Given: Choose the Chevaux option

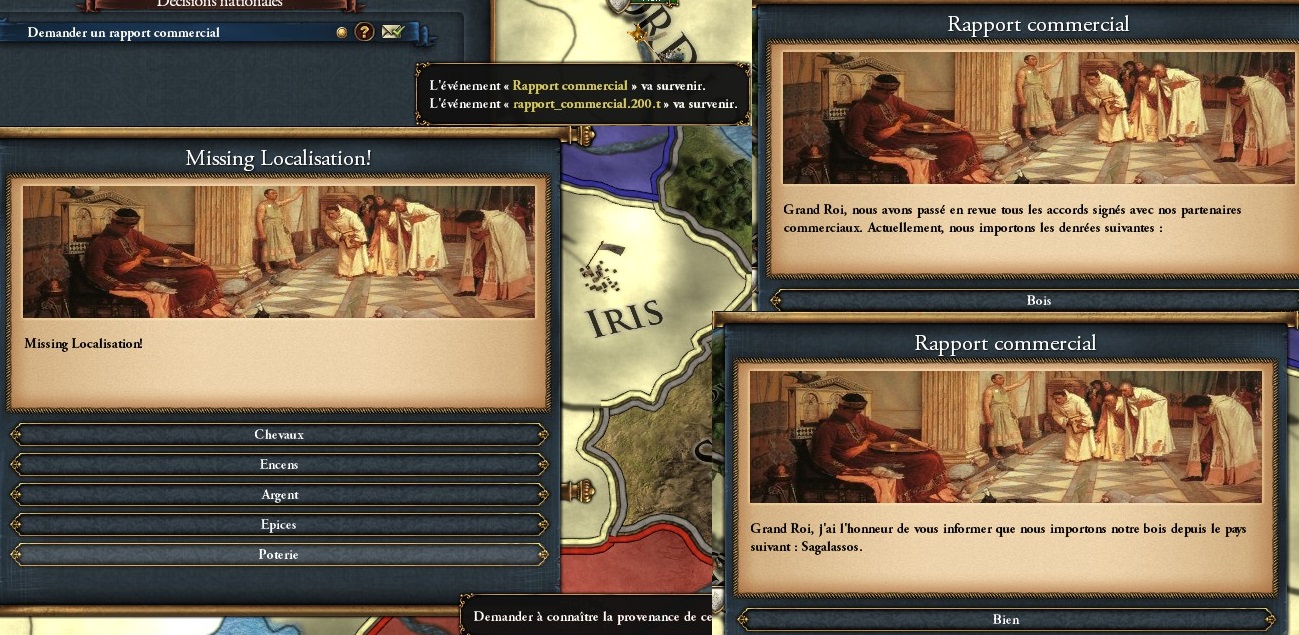Looking at the screenshot, I should click(x=278, y=435).
